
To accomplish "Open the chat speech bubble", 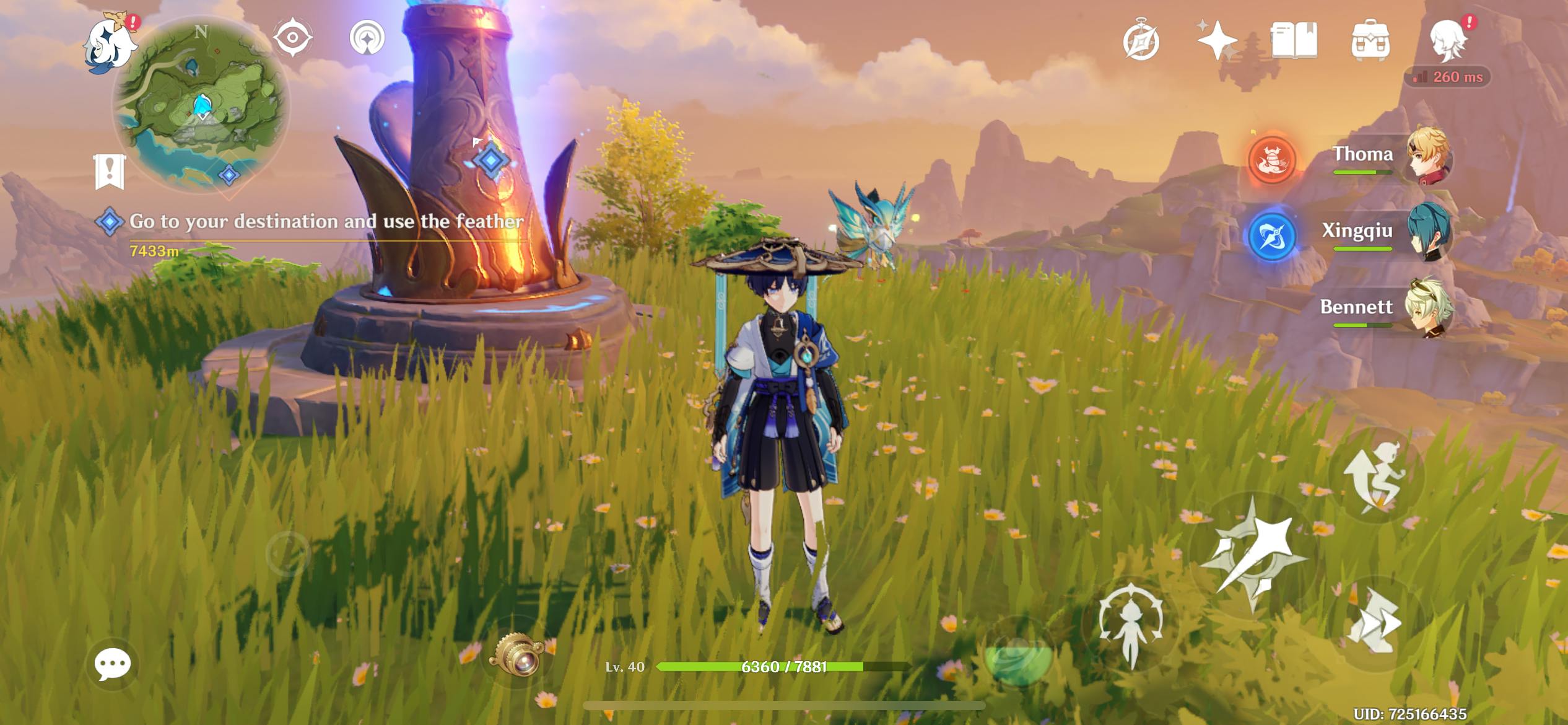I will tap(112, 664).
